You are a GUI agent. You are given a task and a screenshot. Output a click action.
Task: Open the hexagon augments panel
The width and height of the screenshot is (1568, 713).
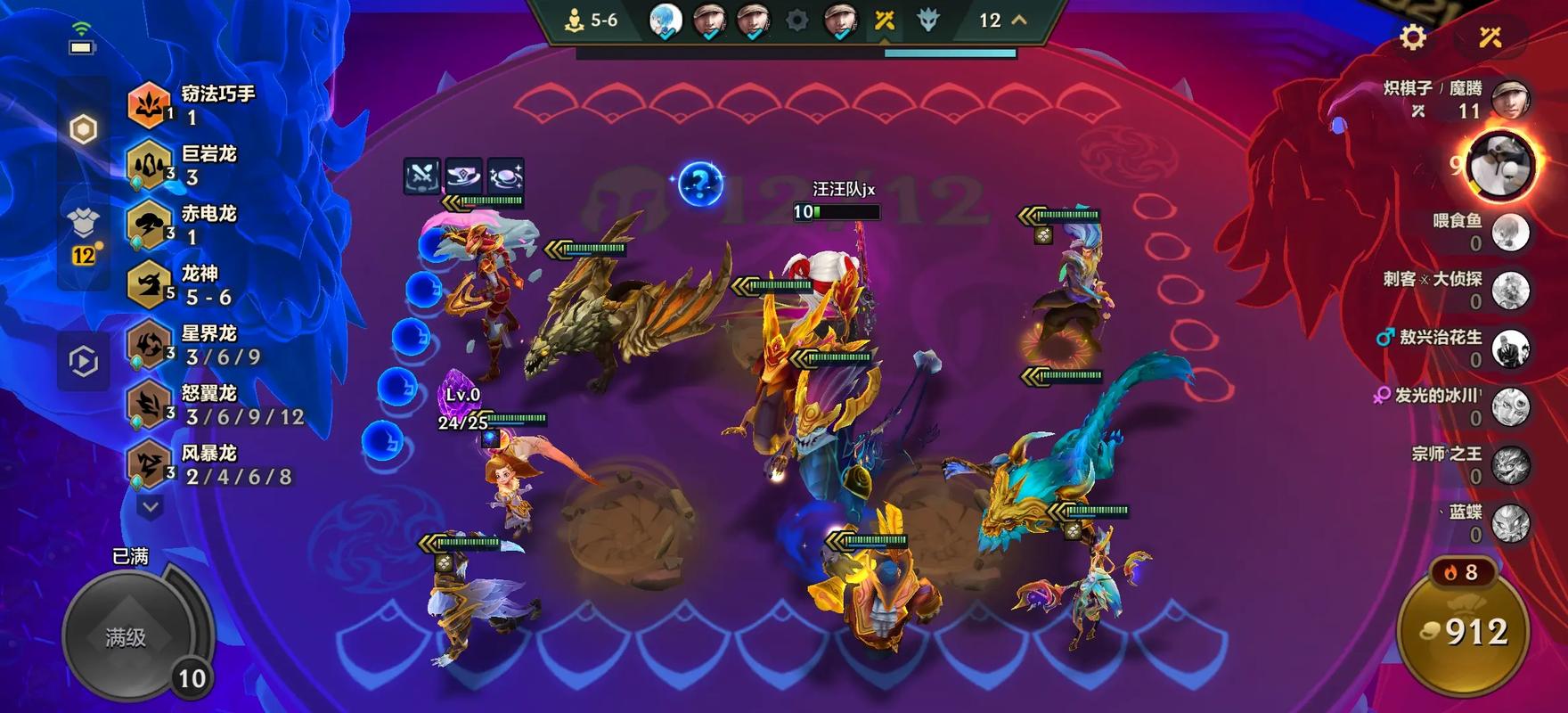point(83,130)
